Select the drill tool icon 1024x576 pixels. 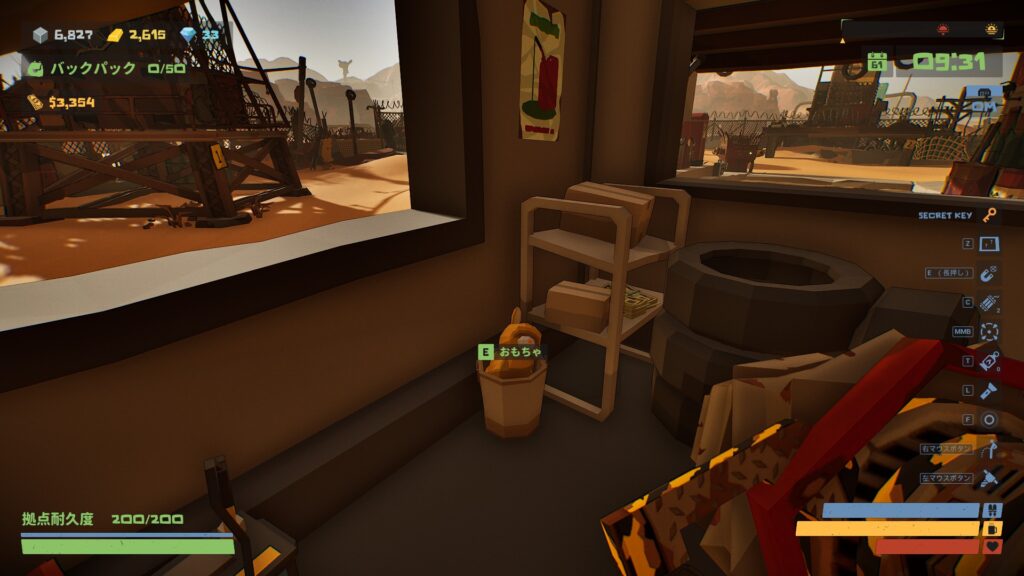989,478
